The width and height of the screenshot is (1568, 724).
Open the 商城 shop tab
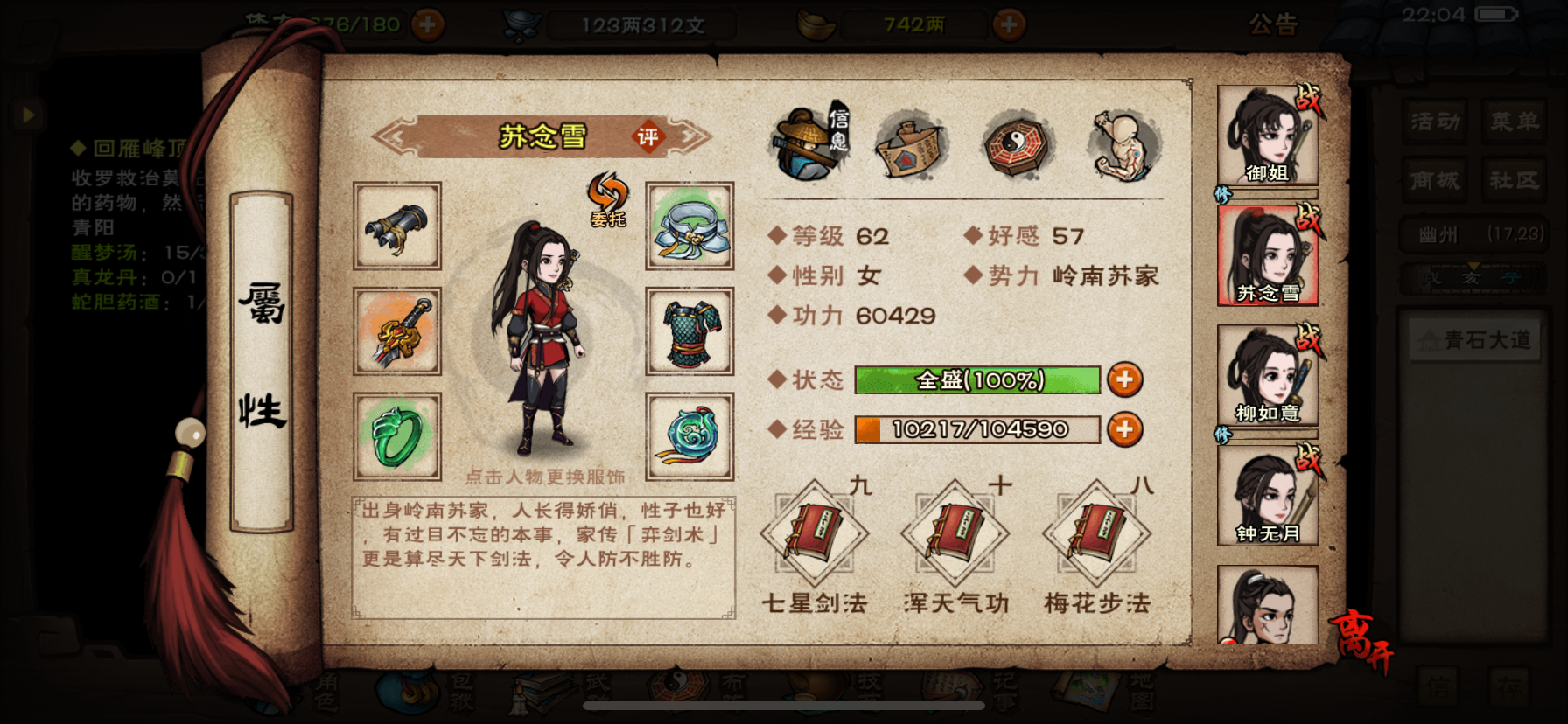coord(1435,181)
